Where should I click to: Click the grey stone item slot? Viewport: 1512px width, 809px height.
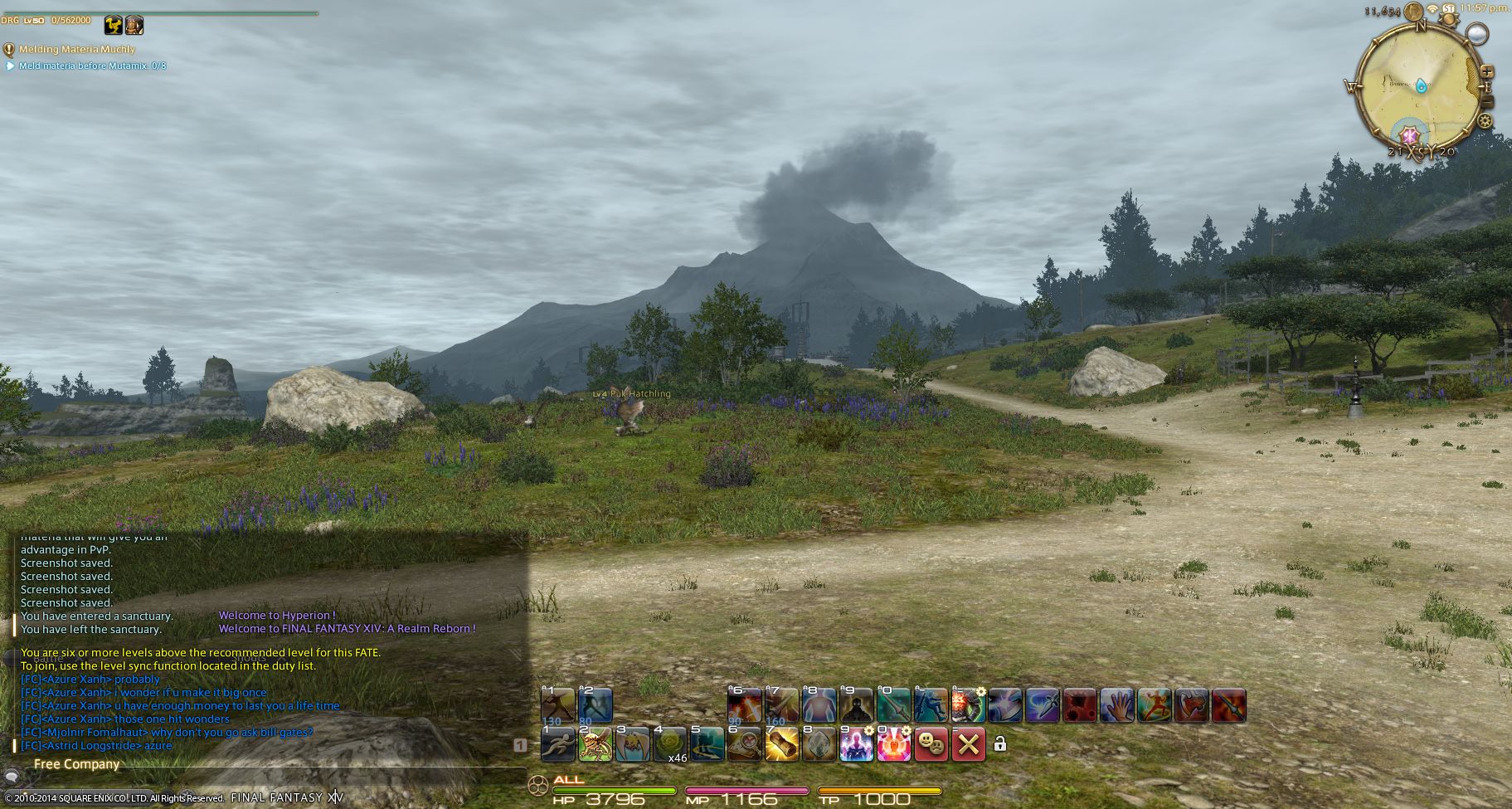[819, 744]
